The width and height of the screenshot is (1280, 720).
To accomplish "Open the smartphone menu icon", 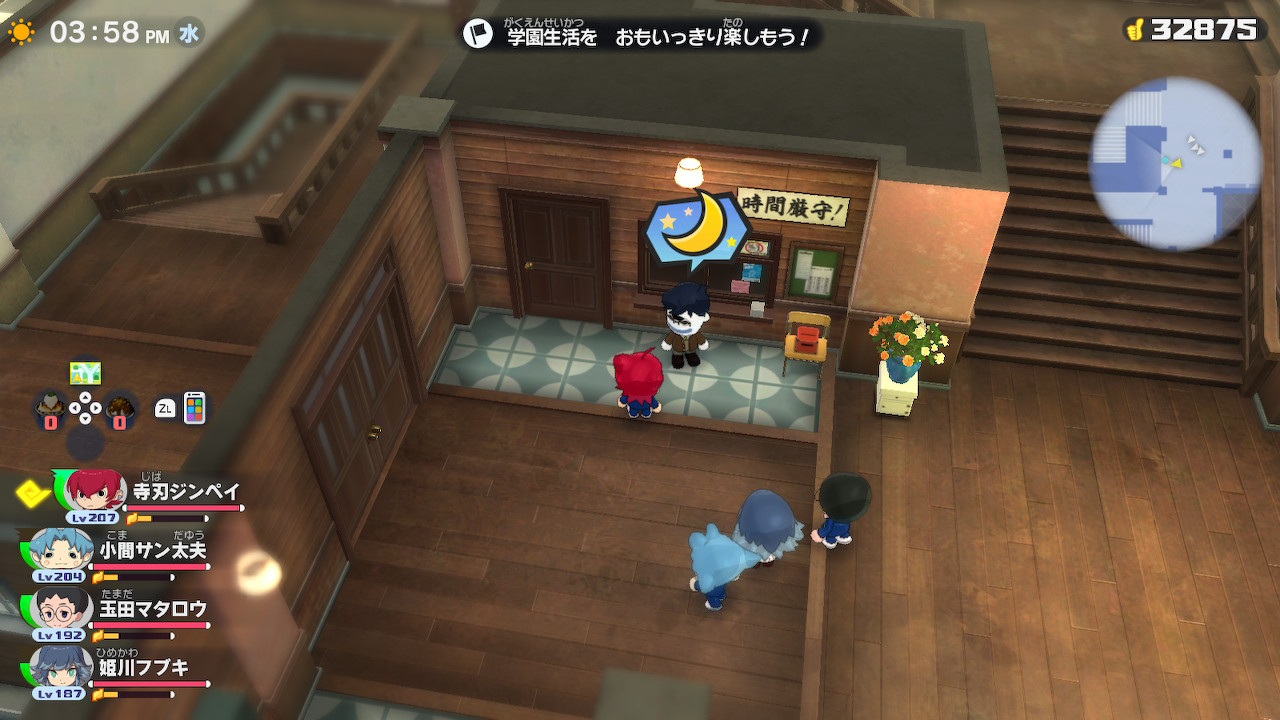I will coord(194,407).
